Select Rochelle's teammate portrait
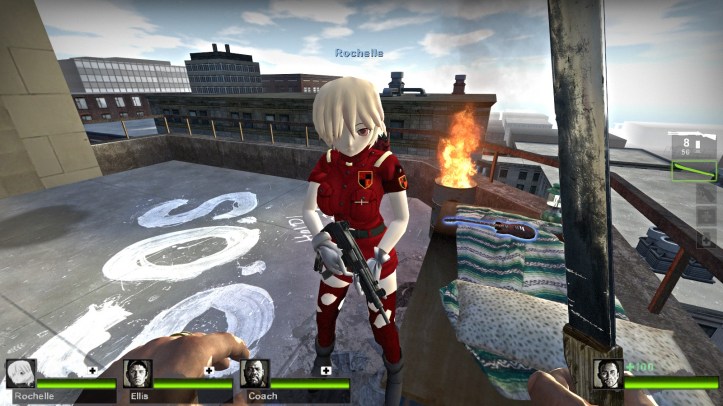 [21, 374]
